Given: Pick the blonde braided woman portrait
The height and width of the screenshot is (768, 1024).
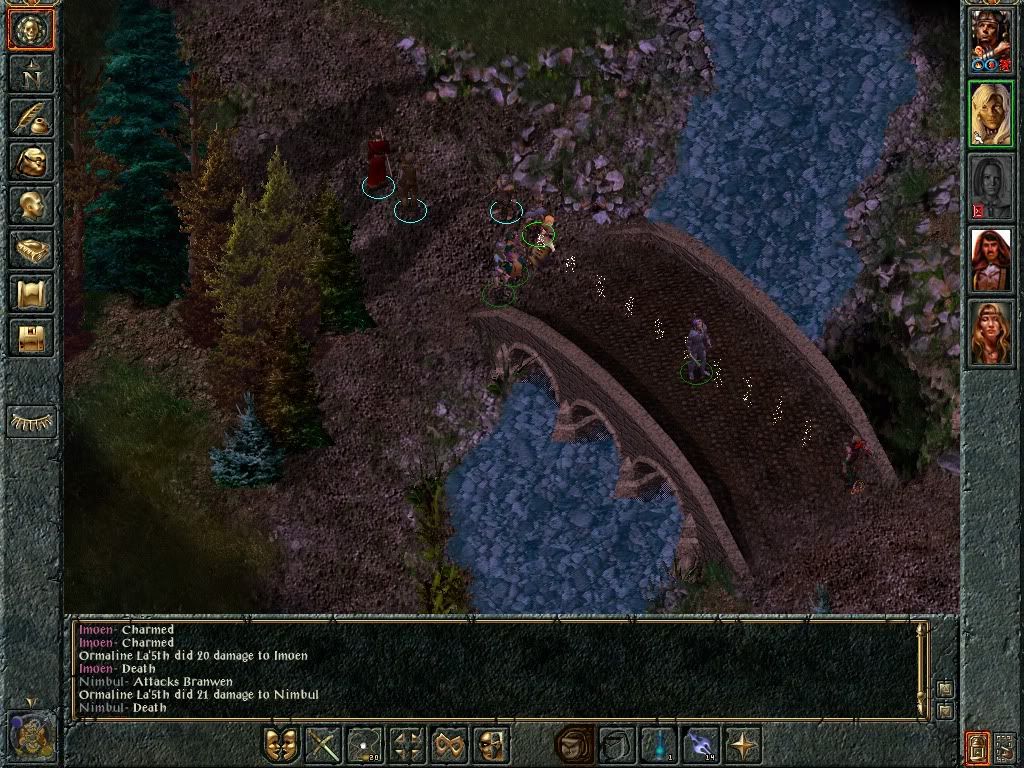Looking at the screenshot, I should click(x=991, y=333).
